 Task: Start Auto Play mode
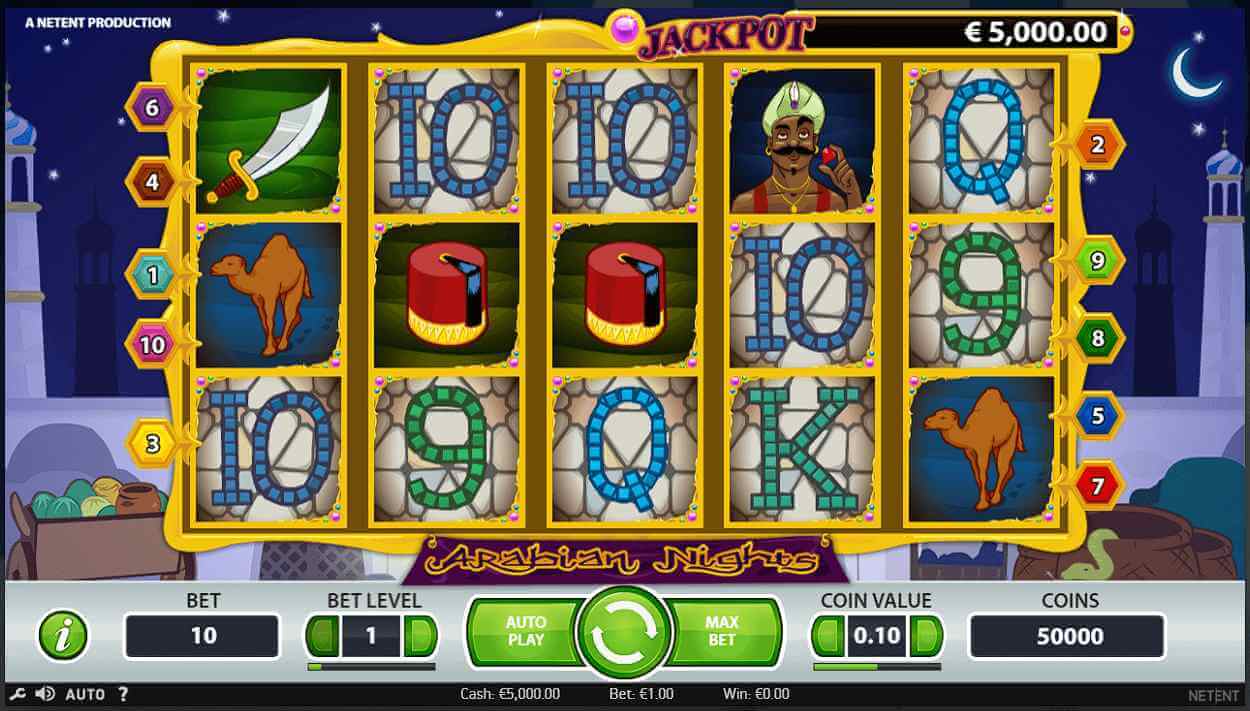point(524,631)
